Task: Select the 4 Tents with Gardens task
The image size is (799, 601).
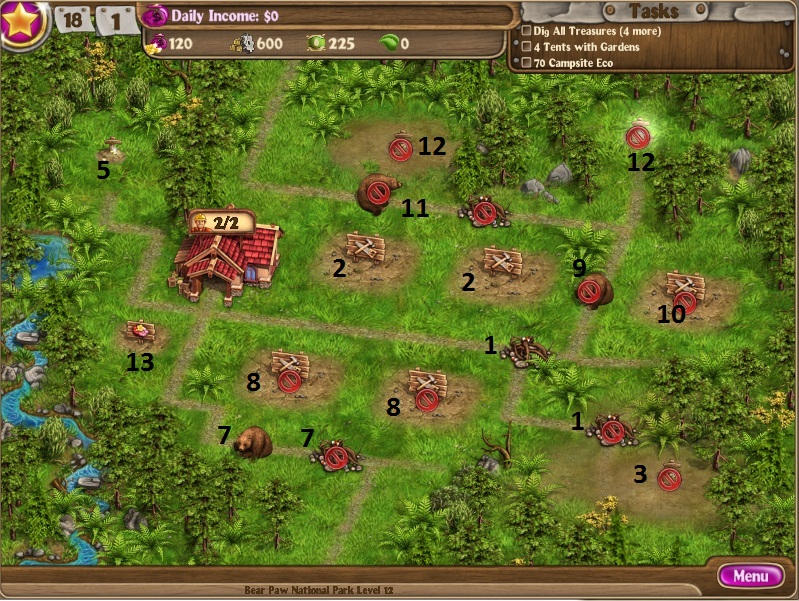Action: click(584, 47)
